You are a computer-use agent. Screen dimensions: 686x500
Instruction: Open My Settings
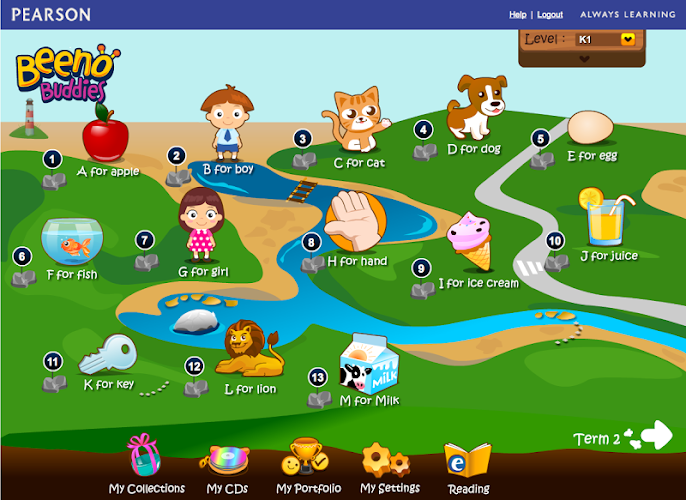click(x=389, y=467)
